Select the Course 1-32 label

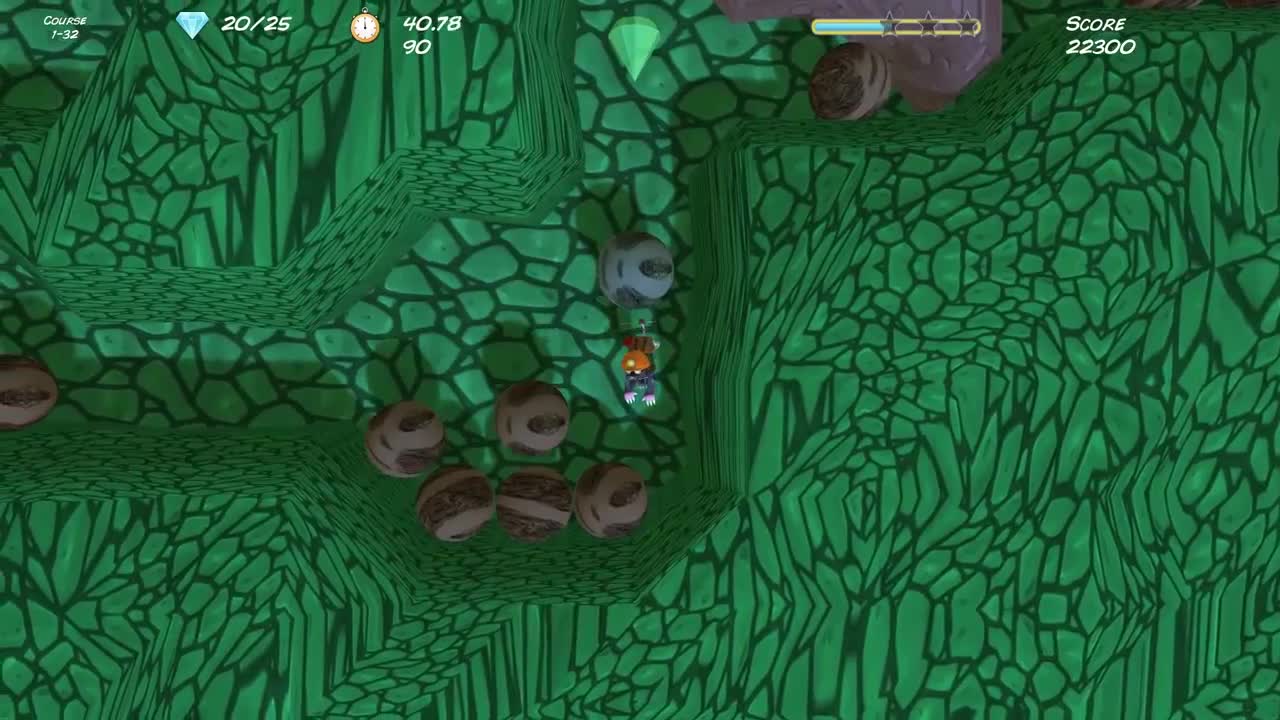click(66, 25)
